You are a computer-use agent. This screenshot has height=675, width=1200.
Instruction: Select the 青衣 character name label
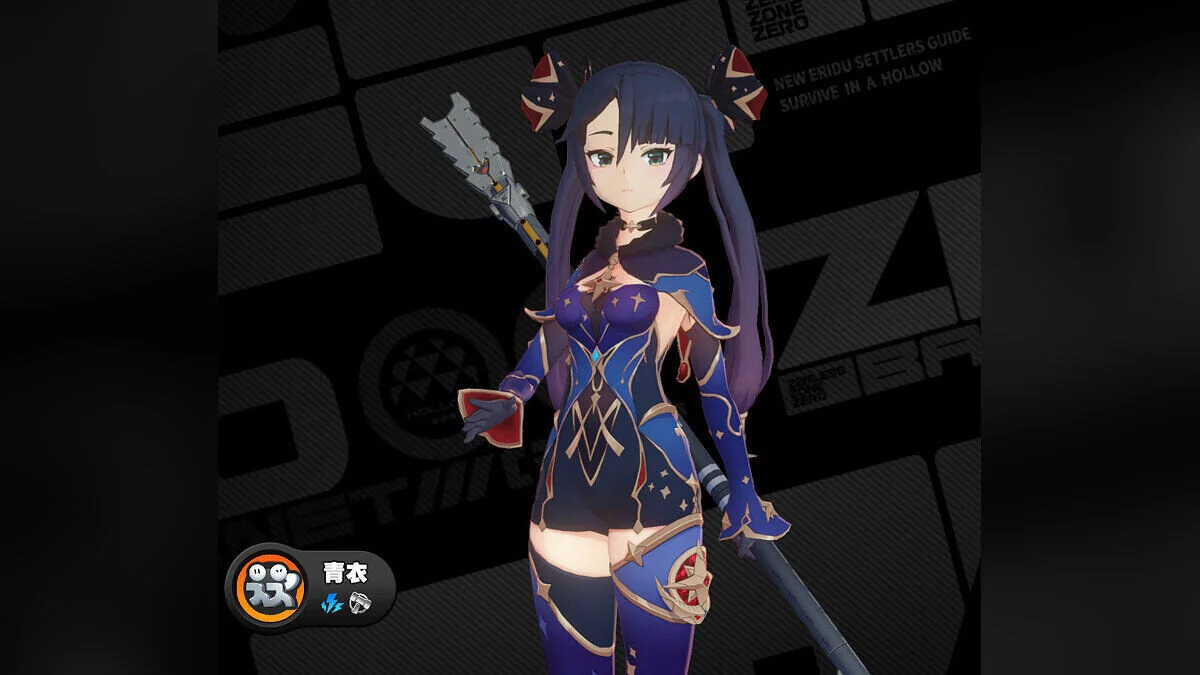click(x=345, y=572)
